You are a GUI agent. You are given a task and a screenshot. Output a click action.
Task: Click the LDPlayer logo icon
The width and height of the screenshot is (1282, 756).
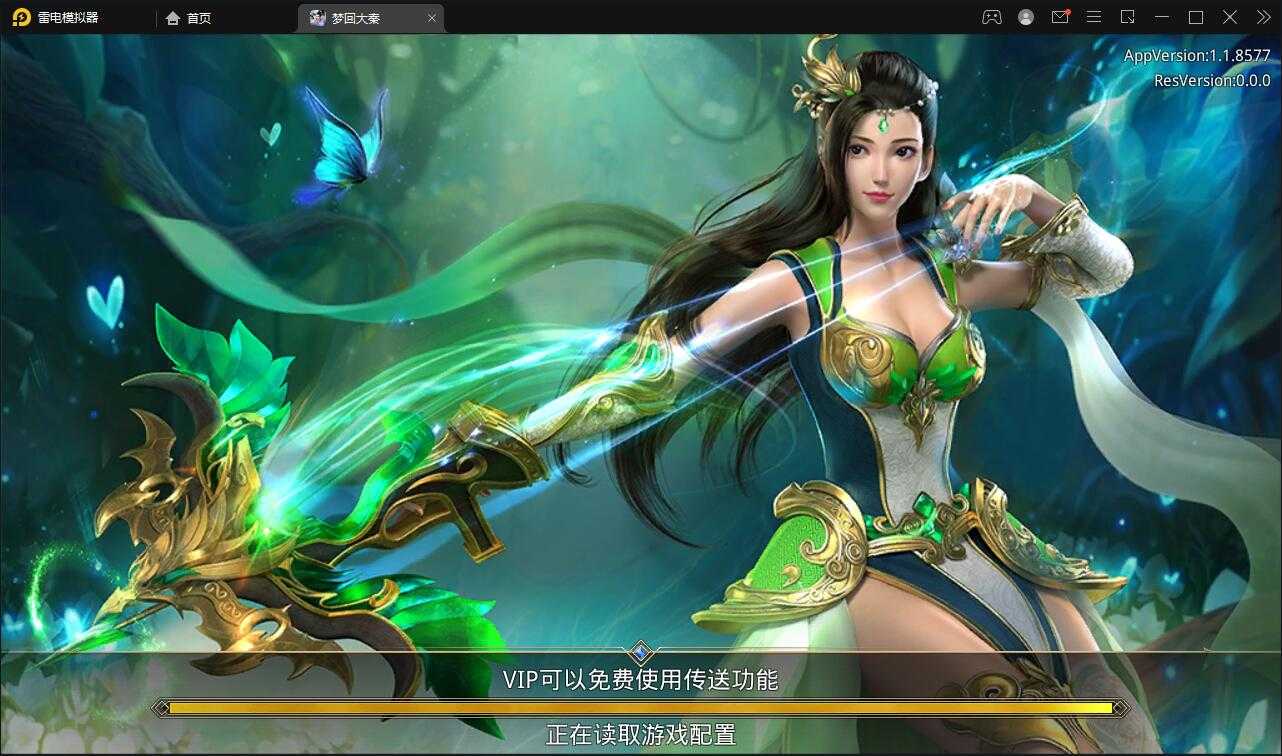(20, 17)
